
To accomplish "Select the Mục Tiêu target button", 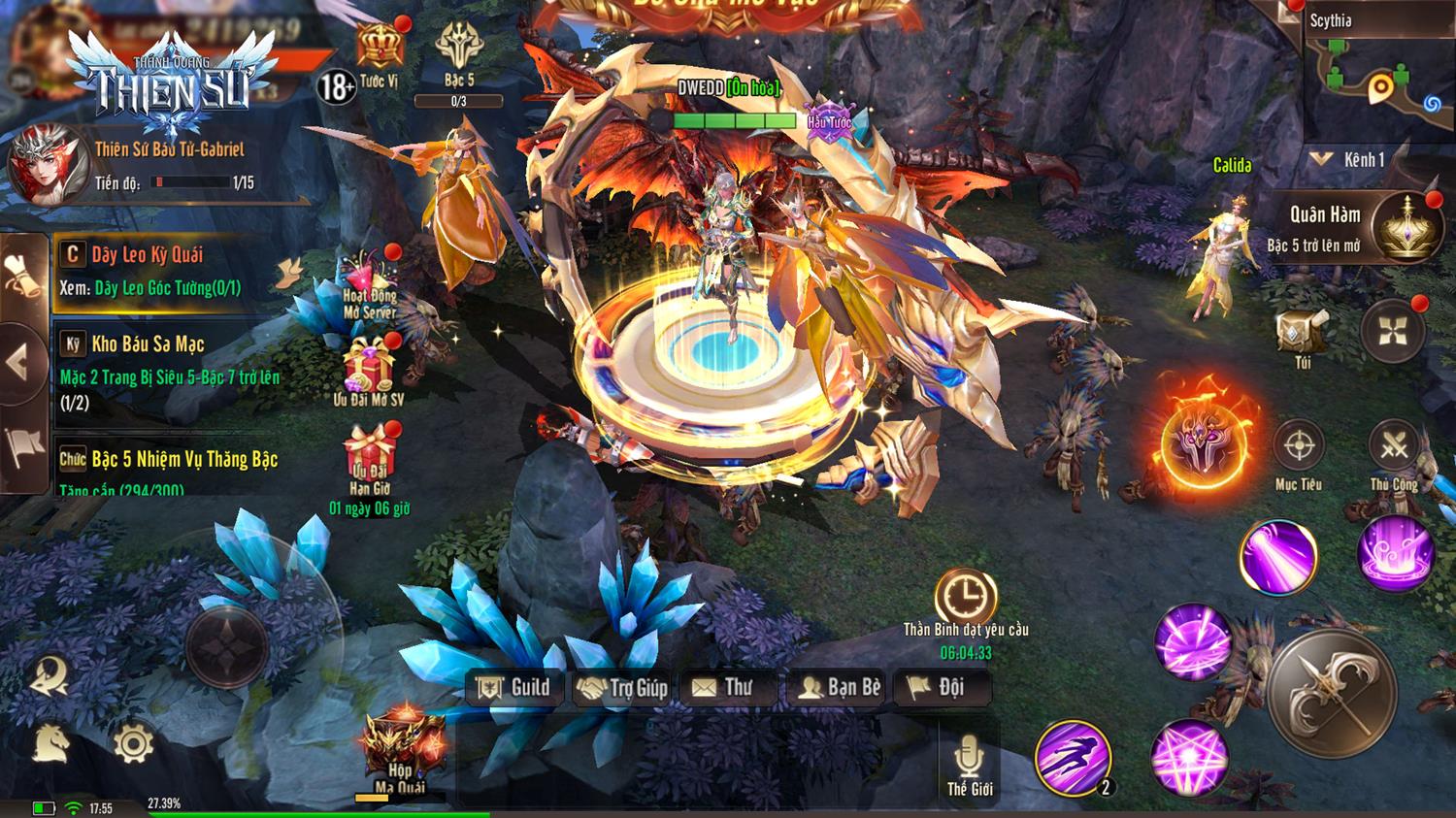I will [1299, 448].
